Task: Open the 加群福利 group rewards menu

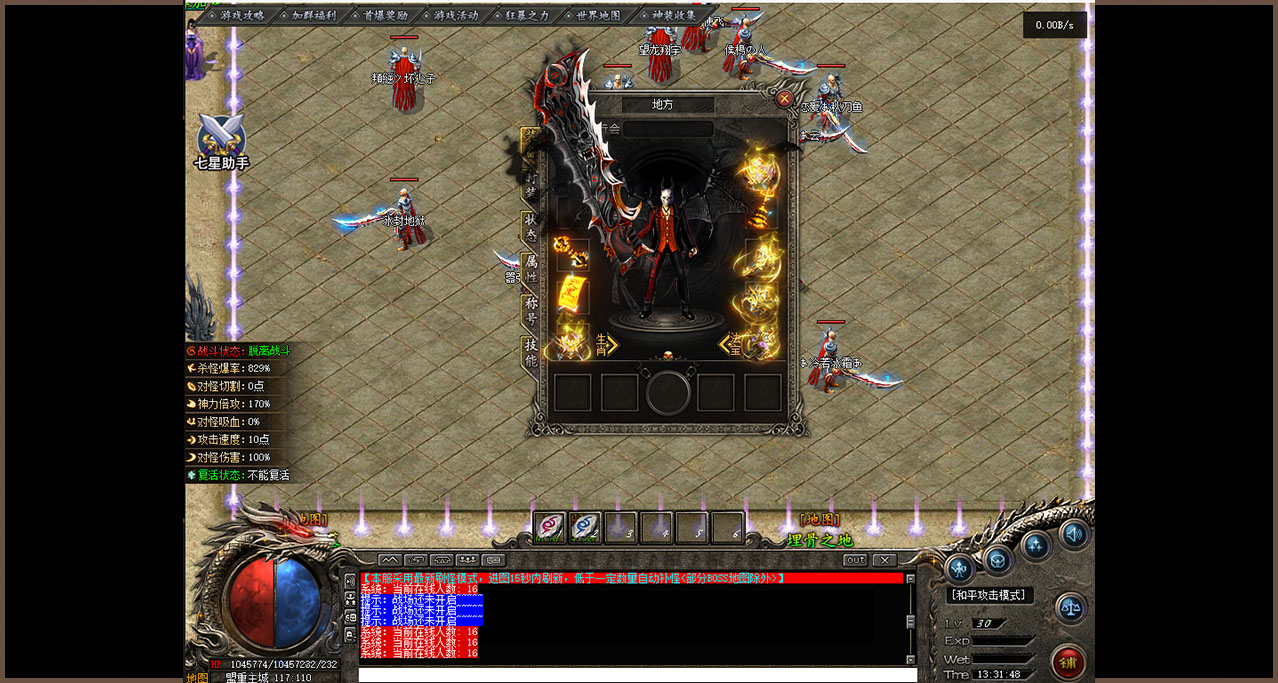Action: (x=313, y=16)
